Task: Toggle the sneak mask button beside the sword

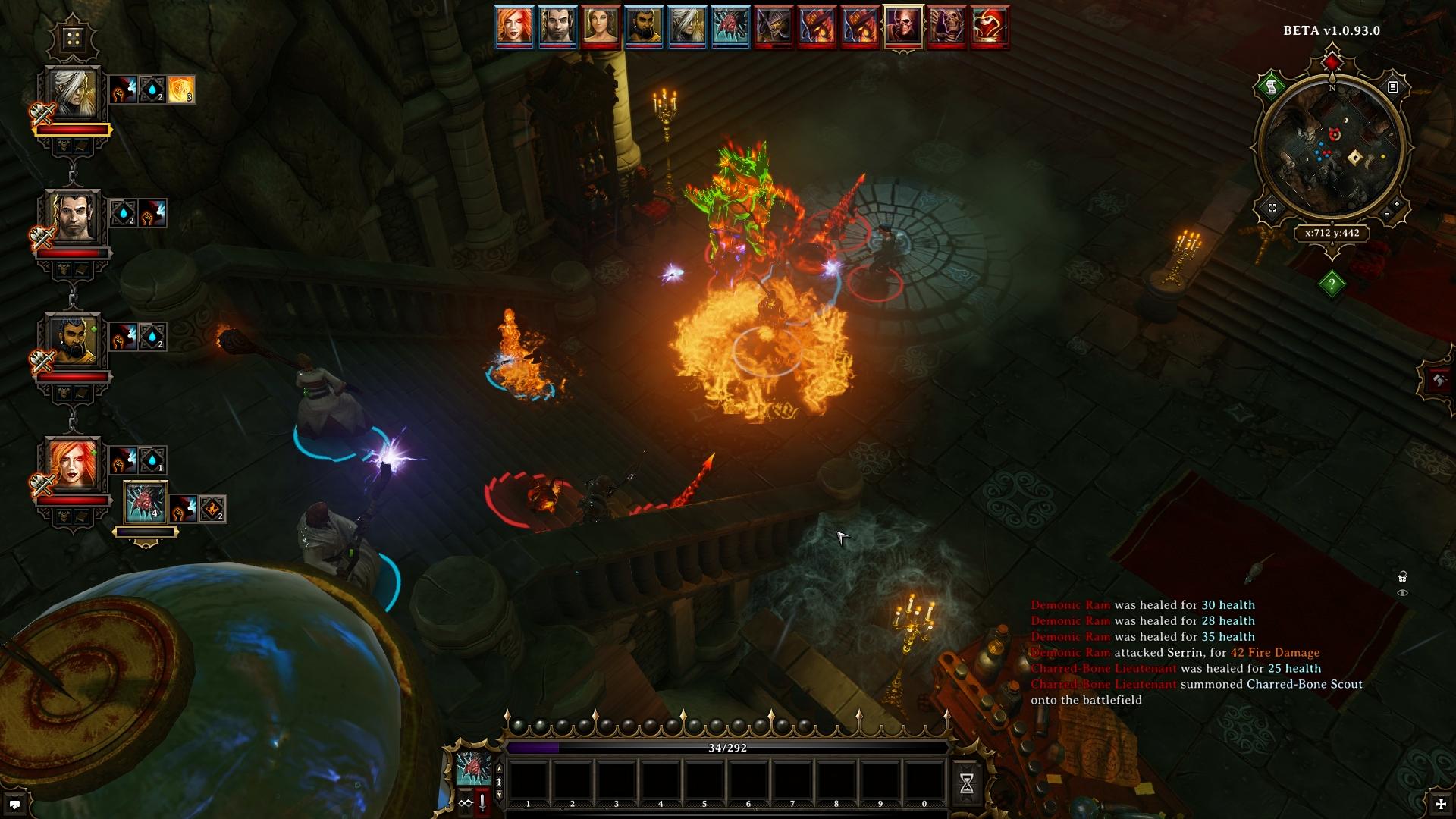Action: pyautogui.click(x=465, y=803)
